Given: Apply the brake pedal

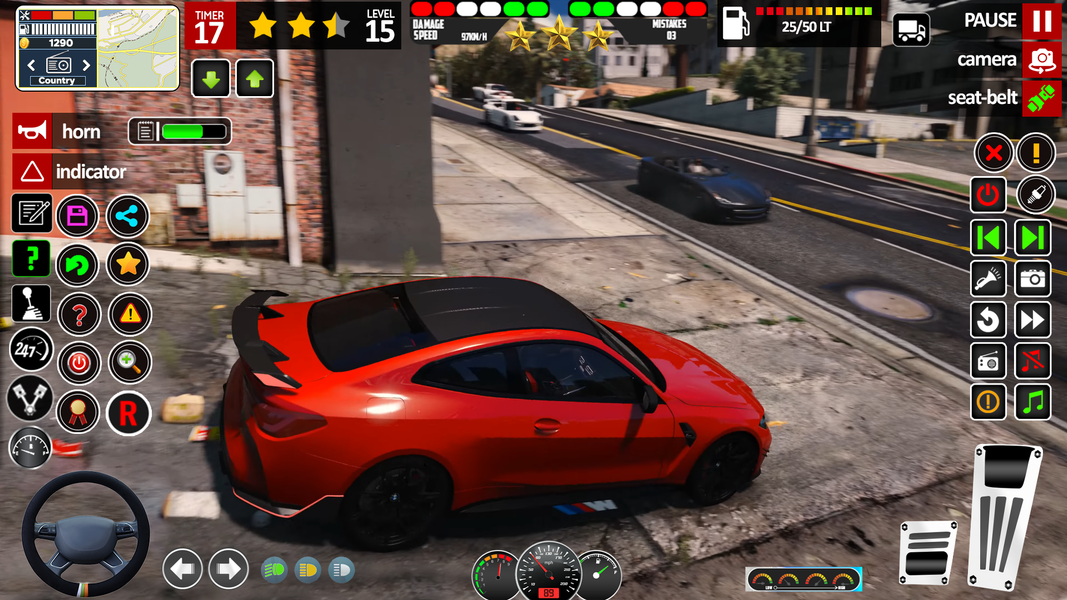Looking at the screenshot, I should (927, 552).
